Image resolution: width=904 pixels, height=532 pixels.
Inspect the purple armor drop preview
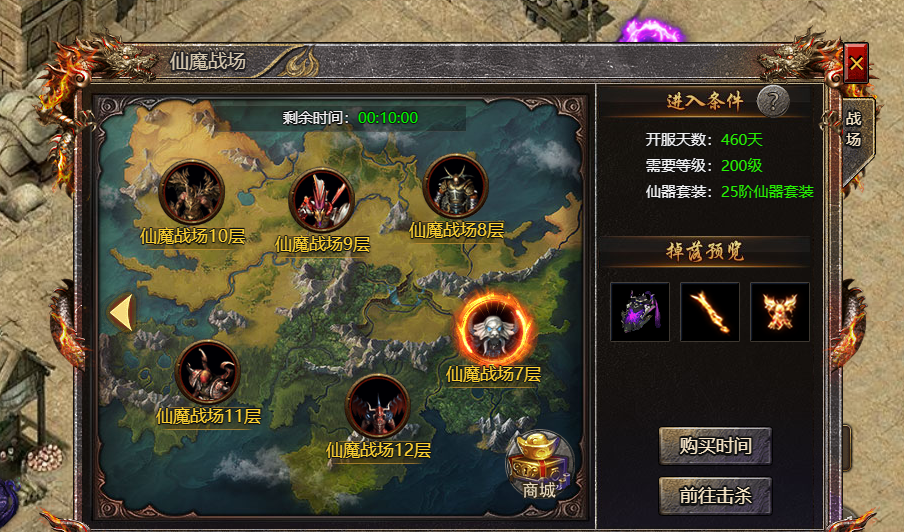click(x=640, y=312)
